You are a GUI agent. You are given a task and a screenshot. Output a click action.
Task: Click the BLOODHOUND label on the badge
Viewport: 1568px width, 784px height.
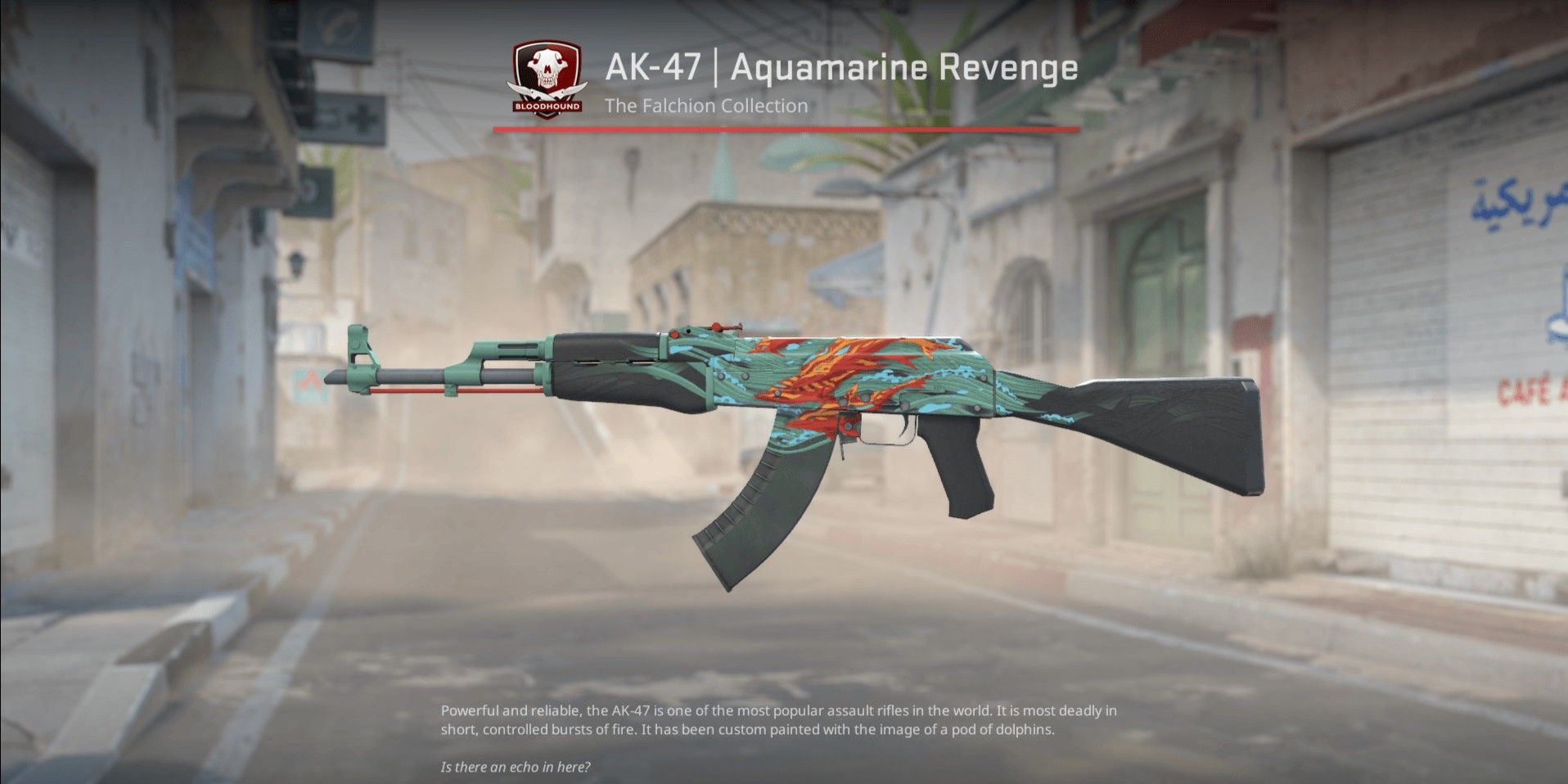tap(547, 105)
